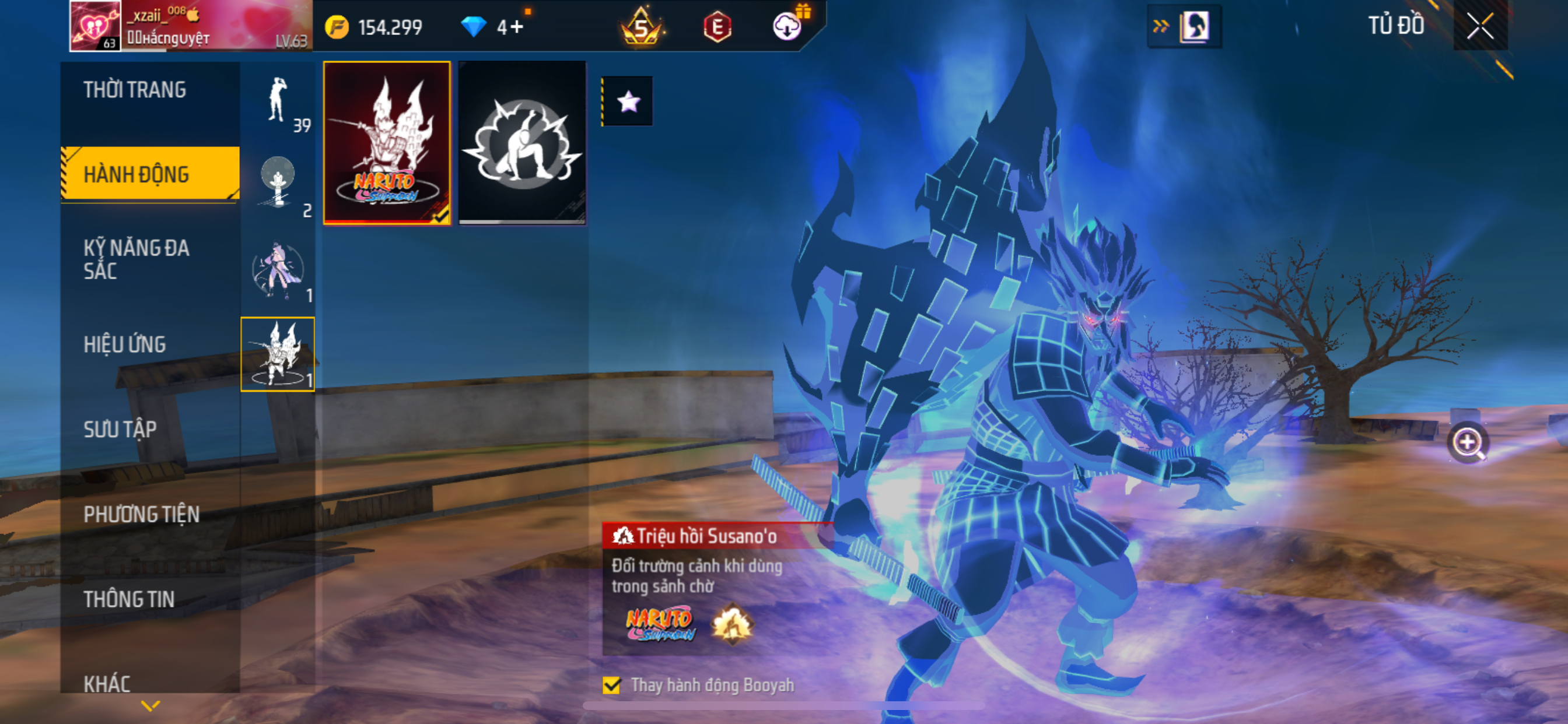Expand more categories with yellow down arrow
Viewport: 1568px width, 724px height.
[150, 706]
